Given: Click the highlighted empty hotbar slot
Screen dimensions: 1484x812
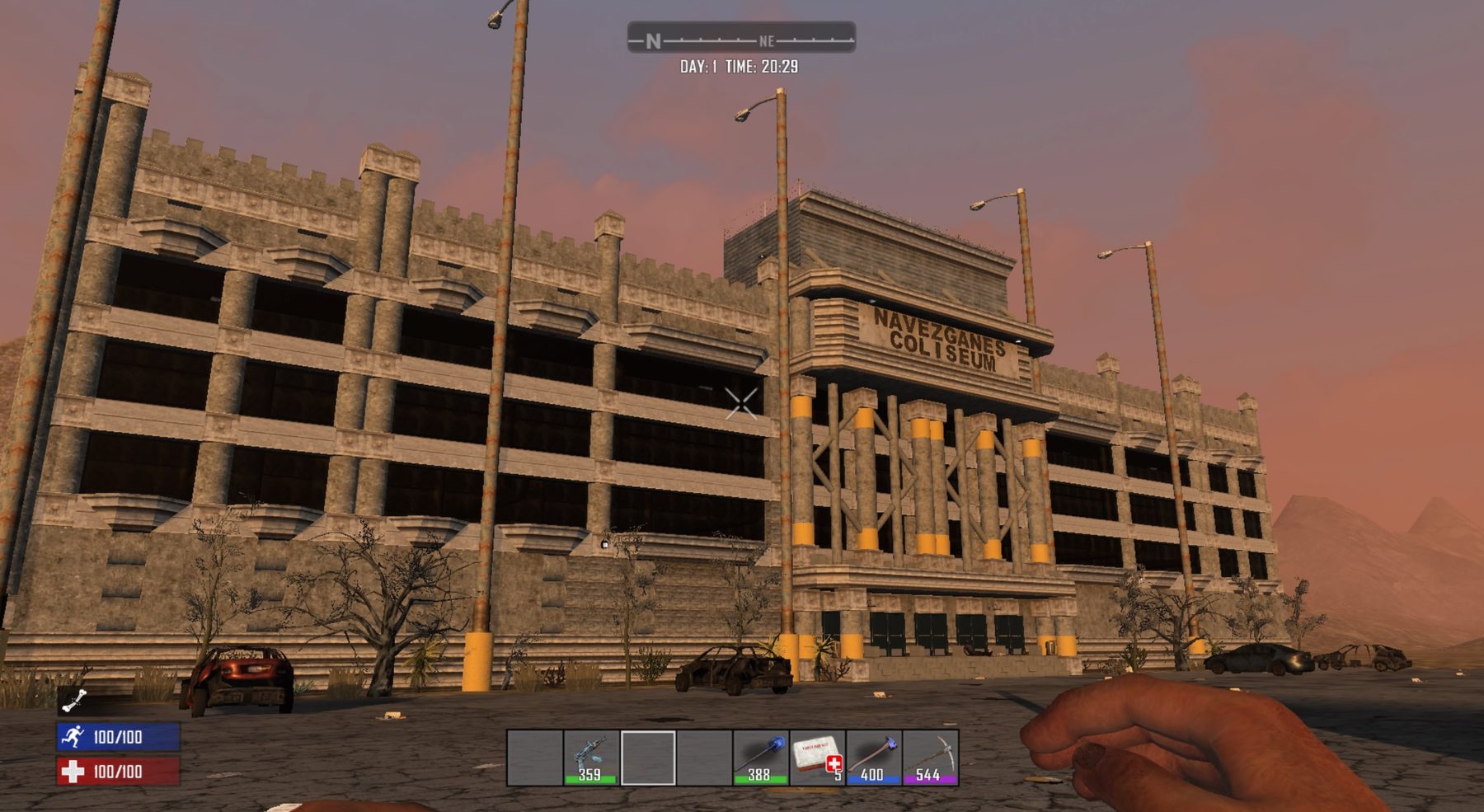Looking at the screenshot, I should pyautogui.click(x=648, y=757).
